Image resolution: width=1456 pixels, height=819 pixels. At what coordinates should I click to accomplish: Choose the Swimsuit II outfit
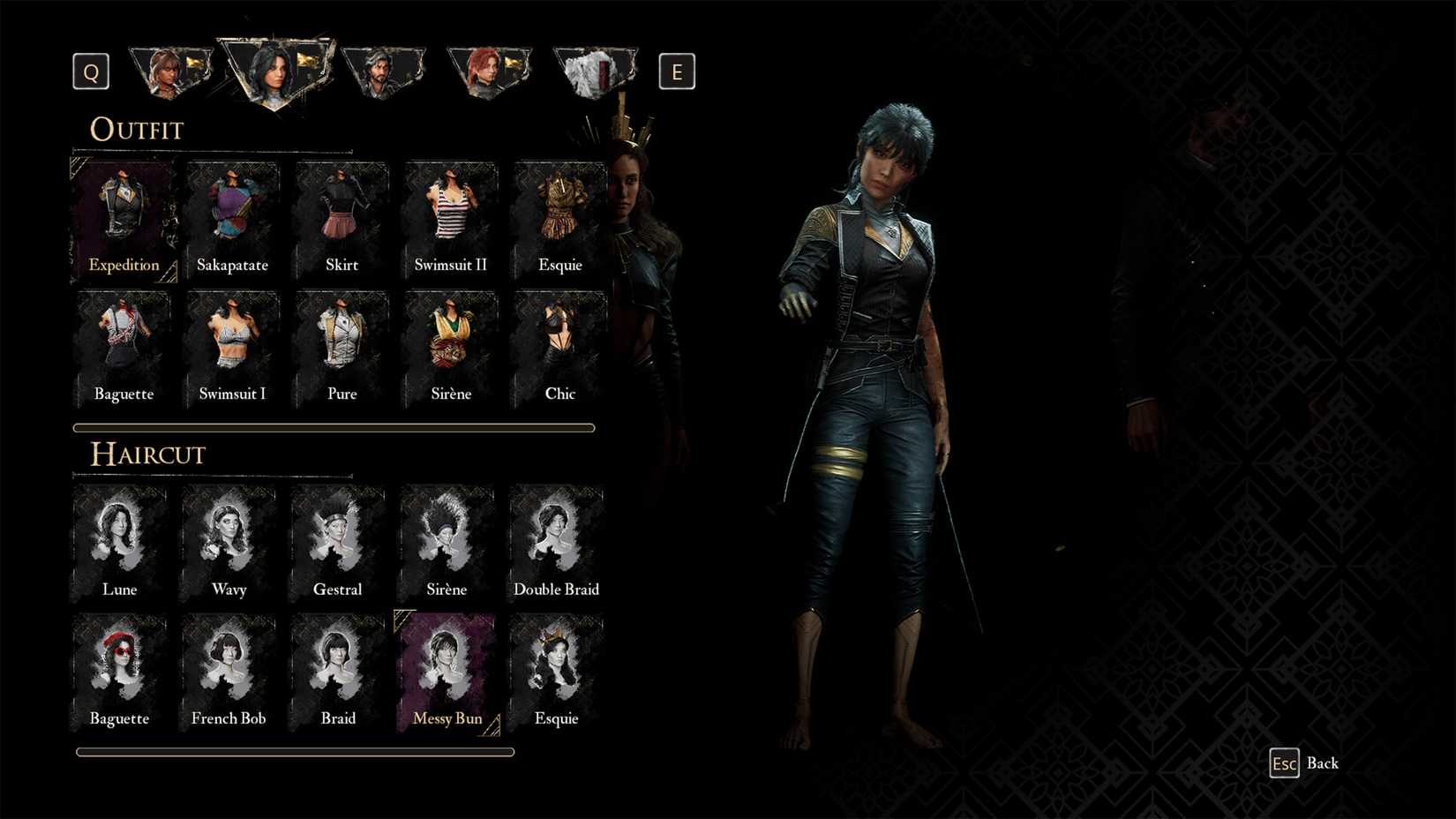(x=450, y=214)
